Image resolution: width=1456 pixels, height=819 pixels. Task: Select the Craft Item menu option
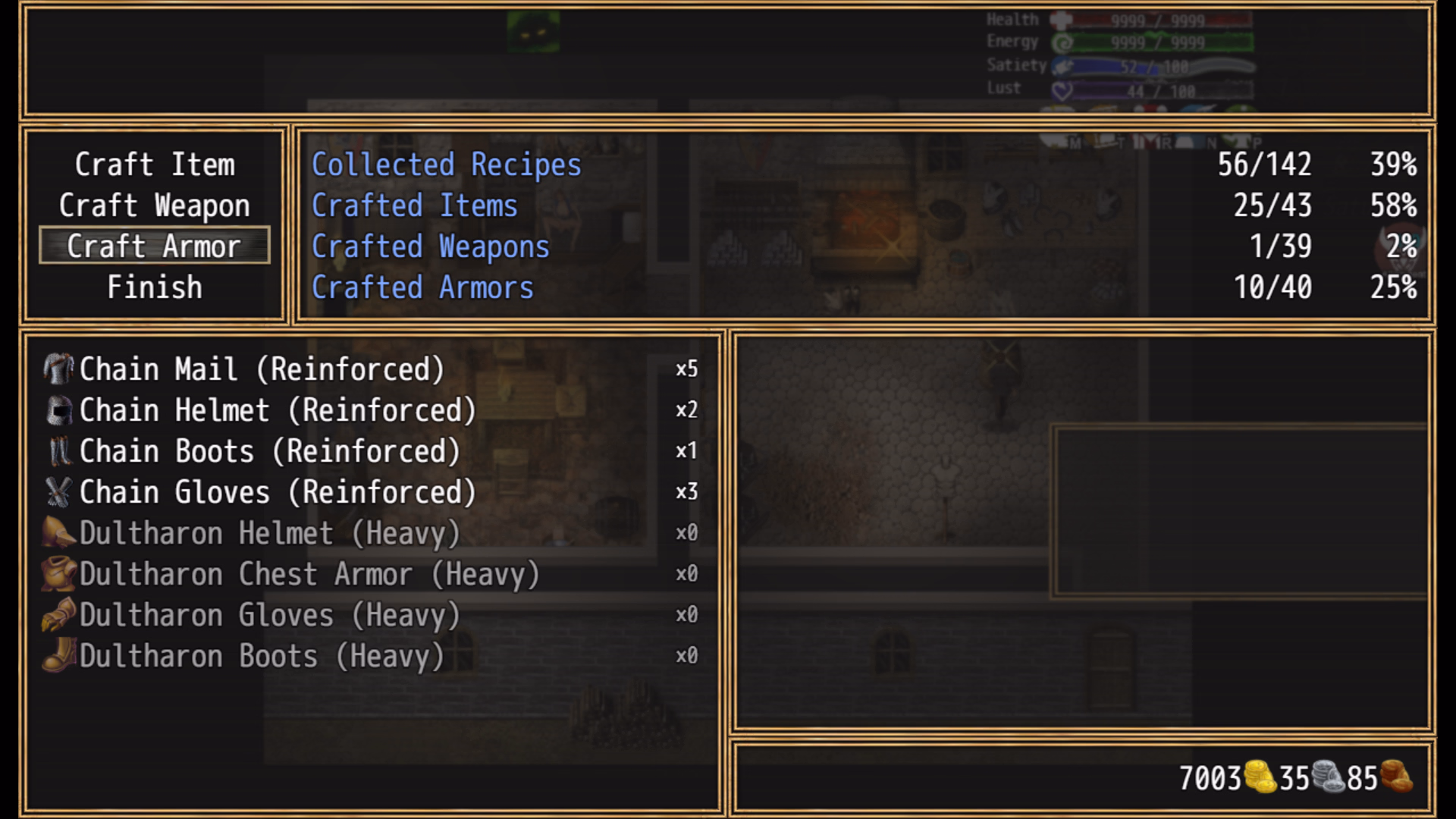tap(155, 165)
